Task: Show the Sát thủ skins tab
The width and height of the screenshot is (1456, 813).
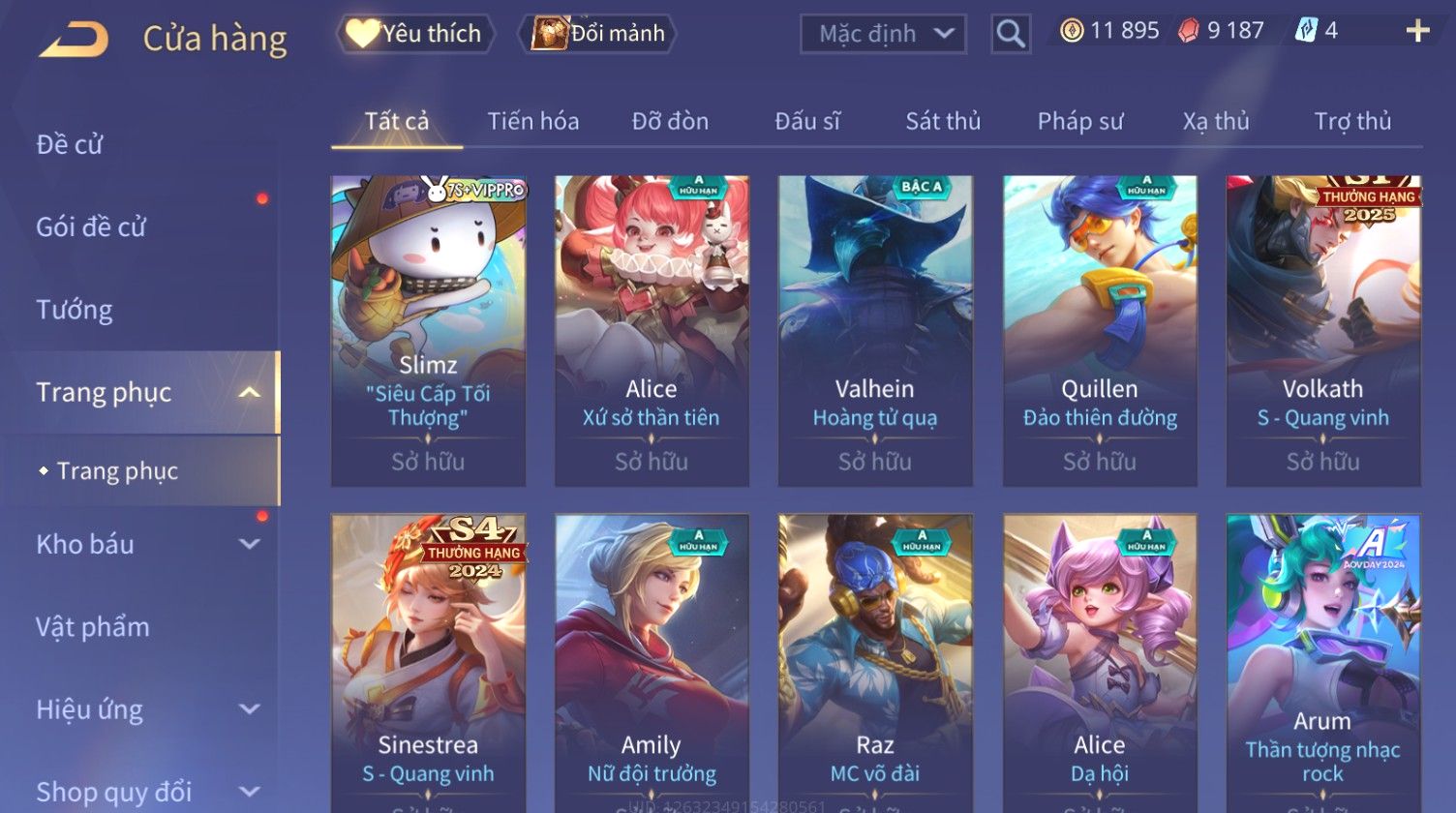Action: point(943,121)
